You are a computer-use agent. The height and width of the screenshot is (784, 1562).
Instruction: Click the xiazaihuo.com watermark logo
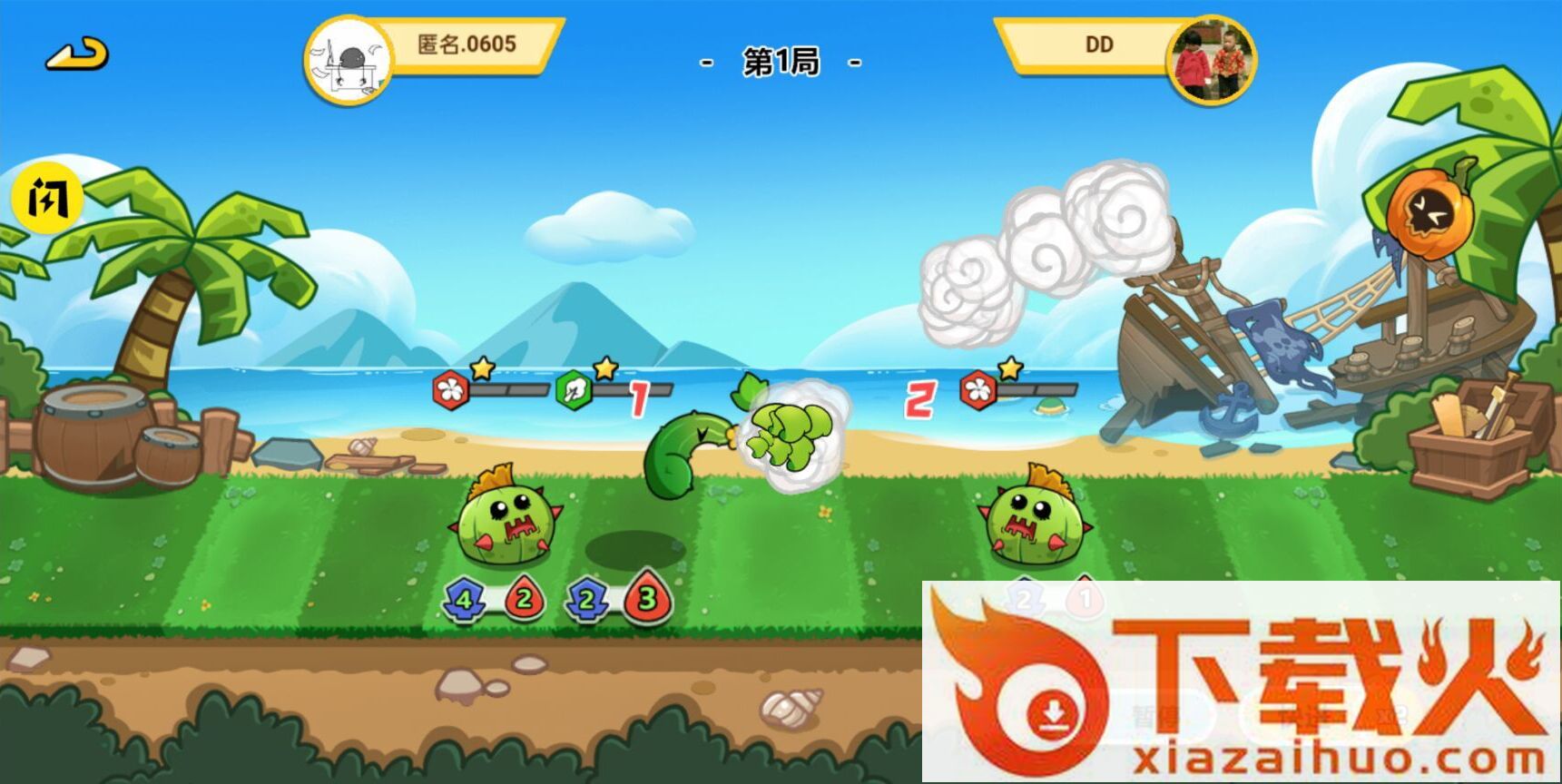(x=1240, y=682)
